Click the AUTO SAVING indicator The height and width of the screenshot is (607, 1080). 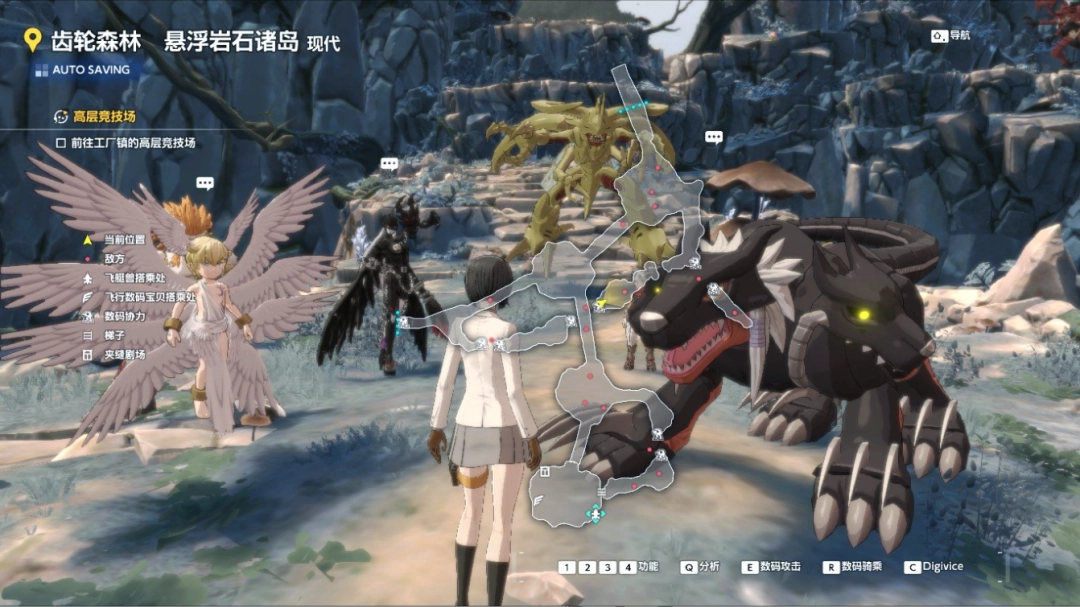pos(90,70)
